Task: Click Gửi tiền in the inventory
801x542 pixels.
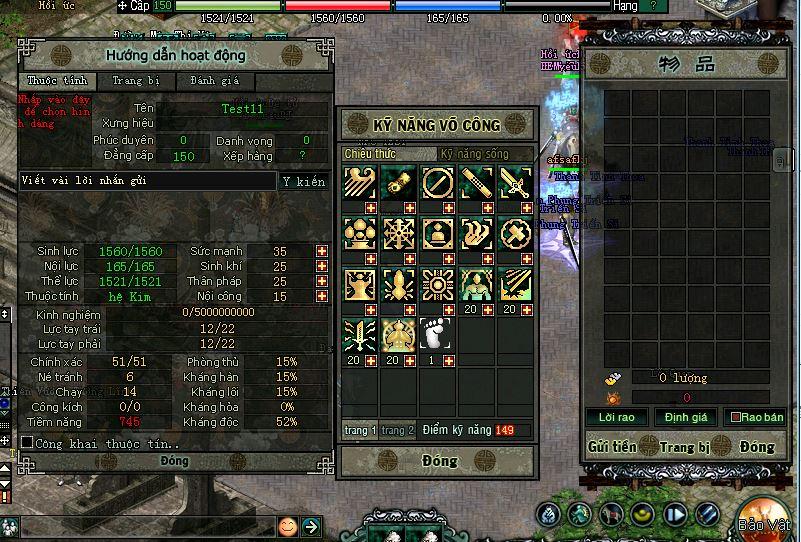Action: [x=612, y=447]
